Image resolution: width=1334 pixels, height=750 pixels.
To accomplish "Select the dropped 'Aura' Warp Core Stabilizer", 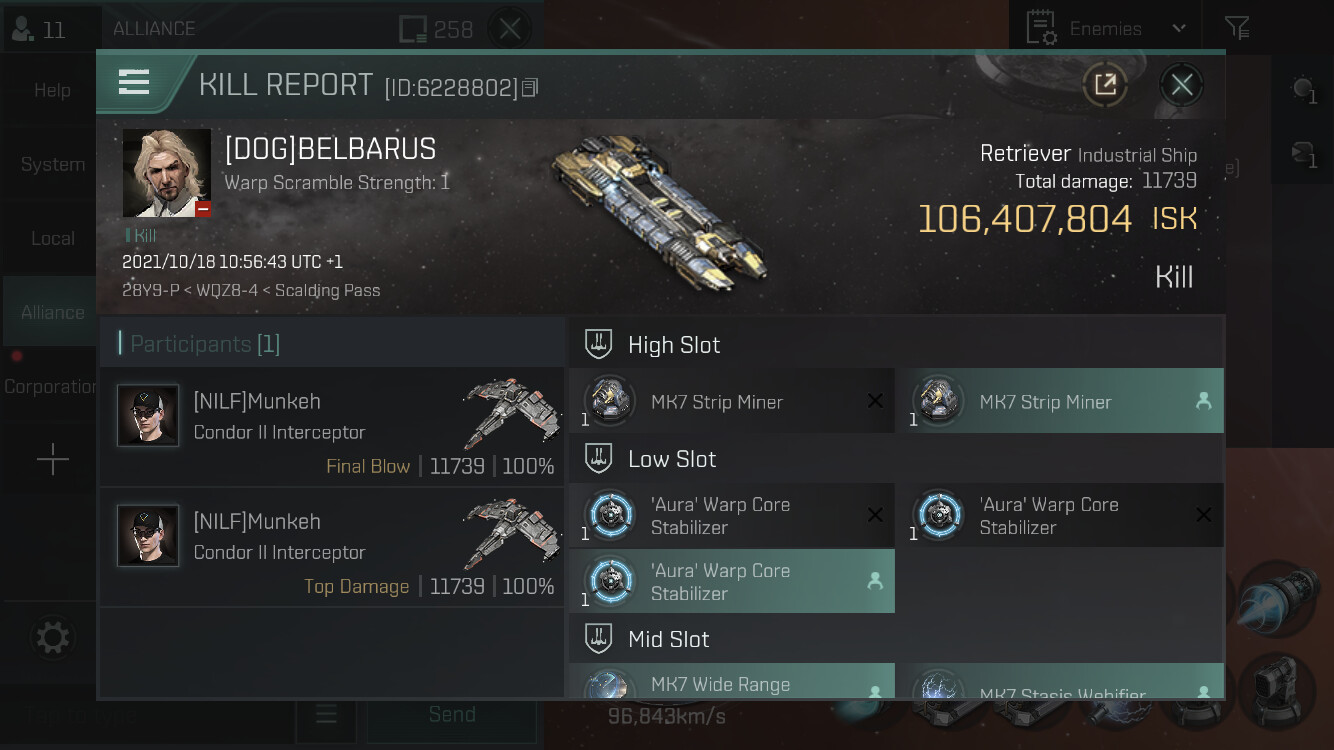I will 732,582.
